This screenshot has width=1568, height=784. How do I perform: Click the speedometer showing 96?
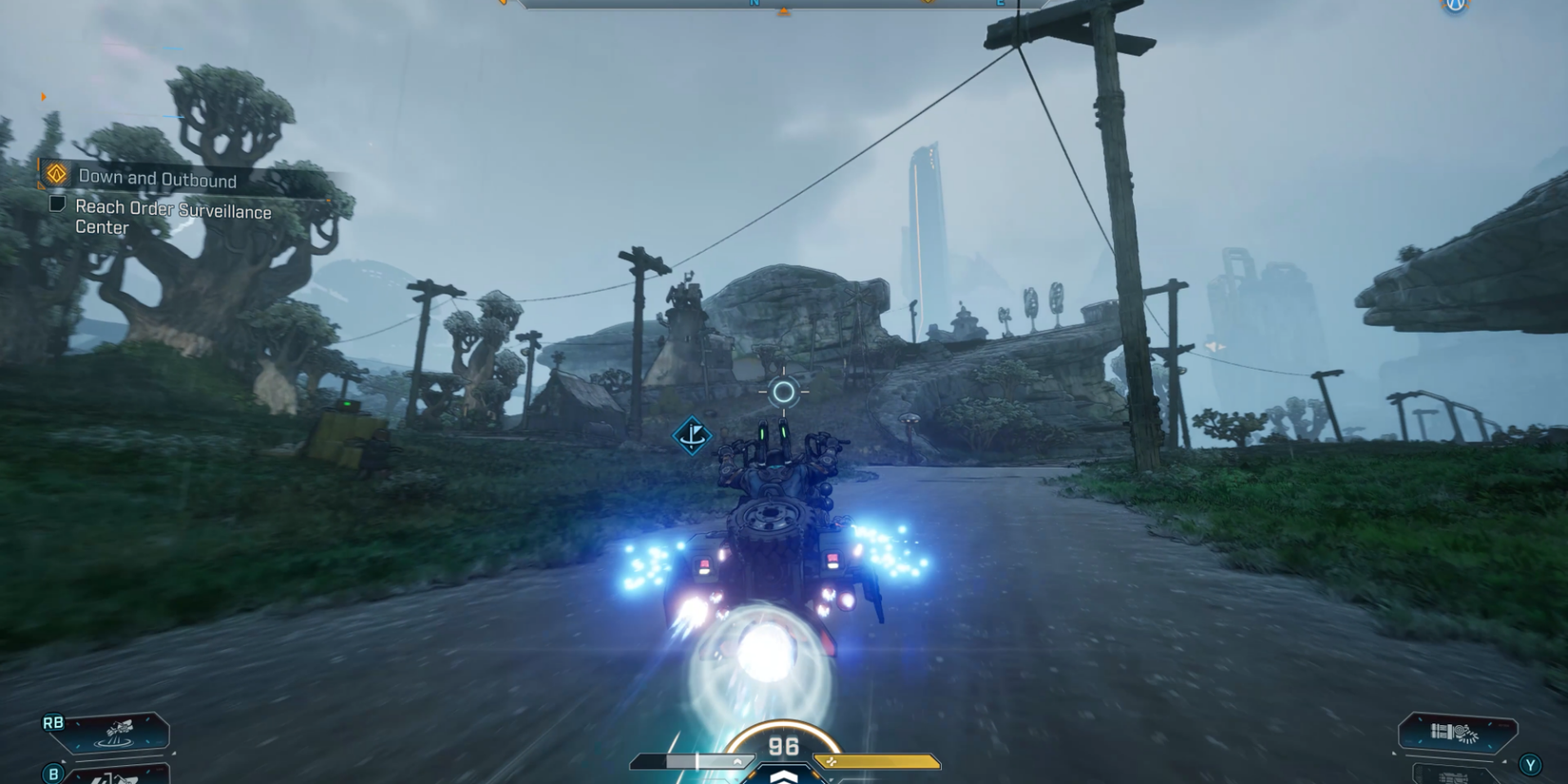click(x=782, y=746)
